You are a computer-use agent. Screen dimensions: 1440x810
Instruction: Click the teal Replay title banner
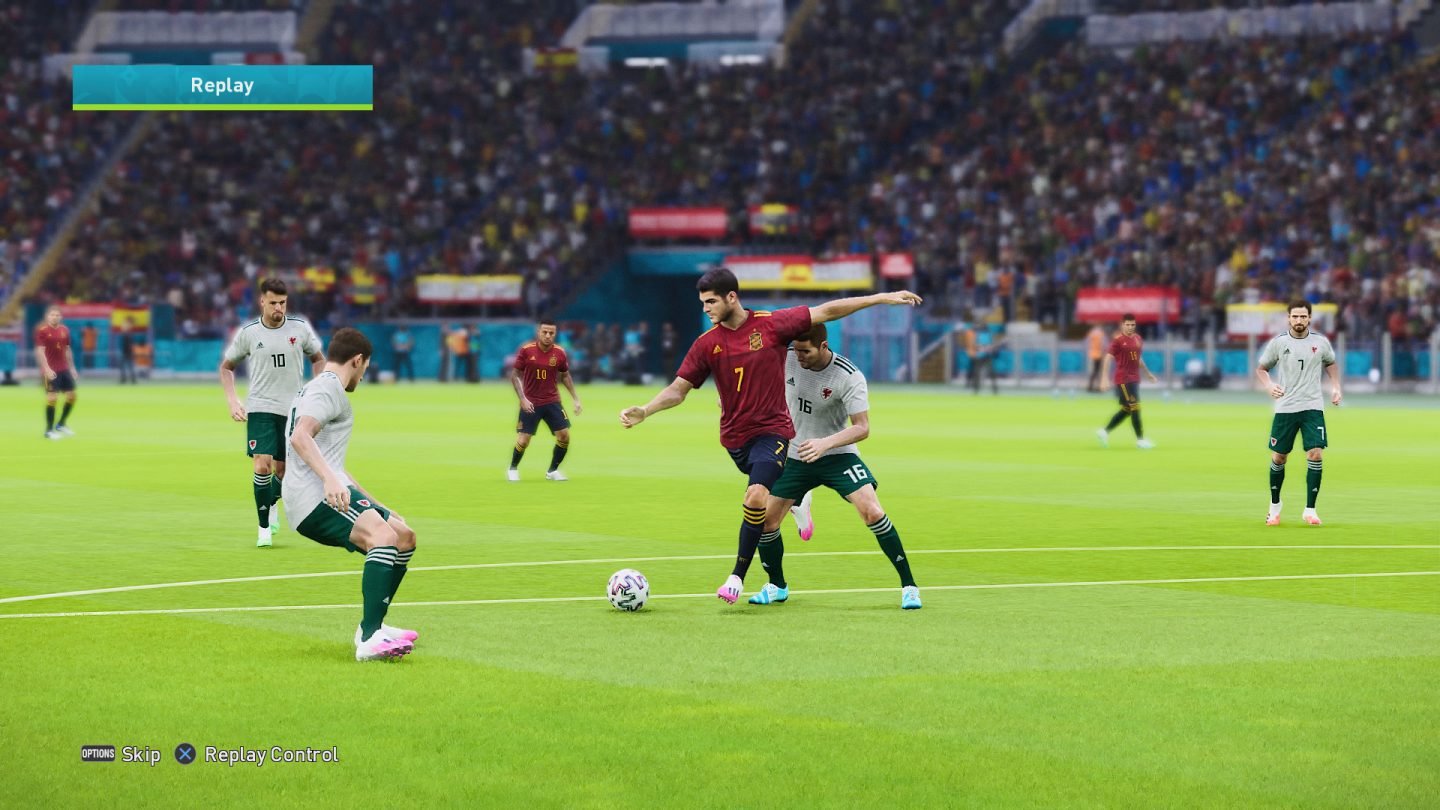pyautogui.click(x=220, y=85)
